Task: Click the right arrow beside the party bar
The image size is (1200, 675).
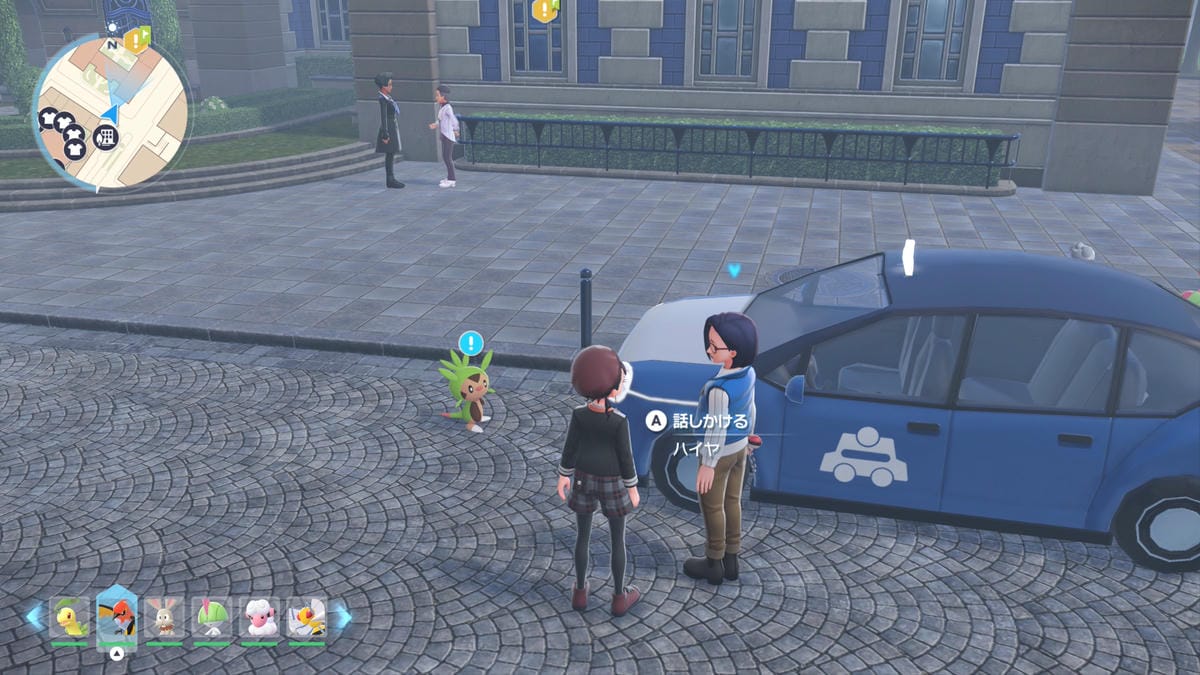Action: pyautogui.click(x=341, y=616)
